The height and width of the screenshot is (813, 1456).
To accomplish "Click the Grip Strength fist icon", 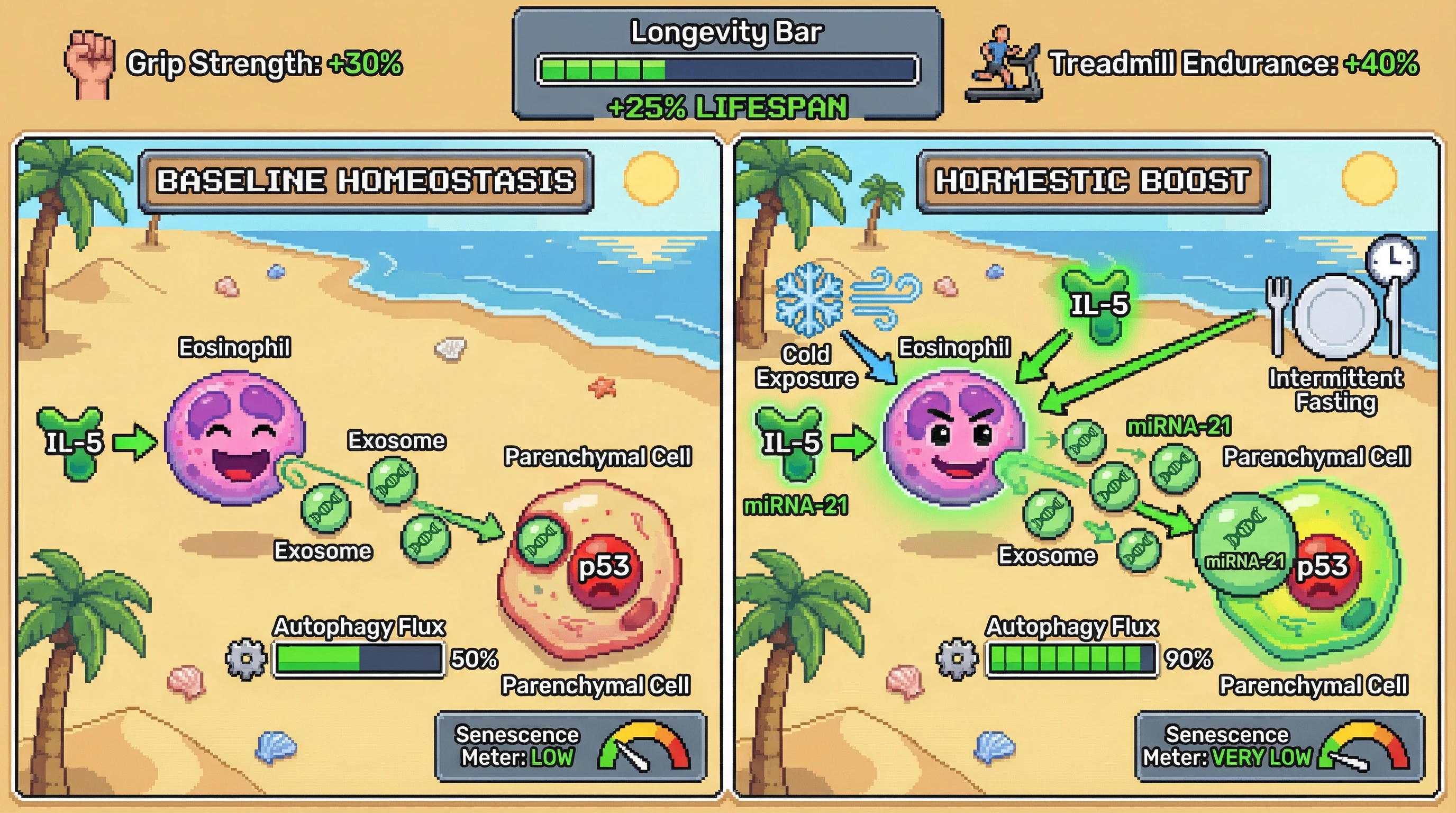I will 89,65.
